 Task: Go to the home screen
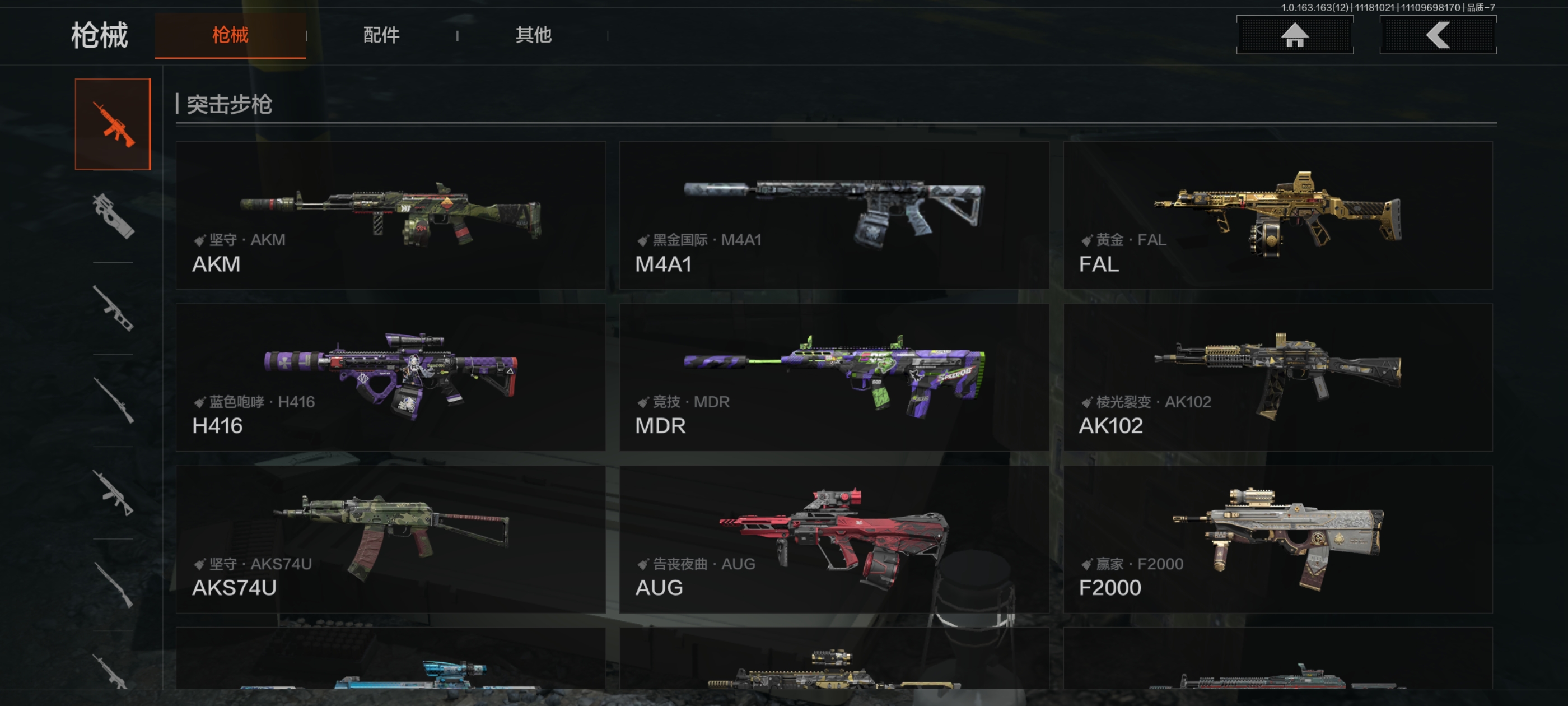(x=1294, y=35)
